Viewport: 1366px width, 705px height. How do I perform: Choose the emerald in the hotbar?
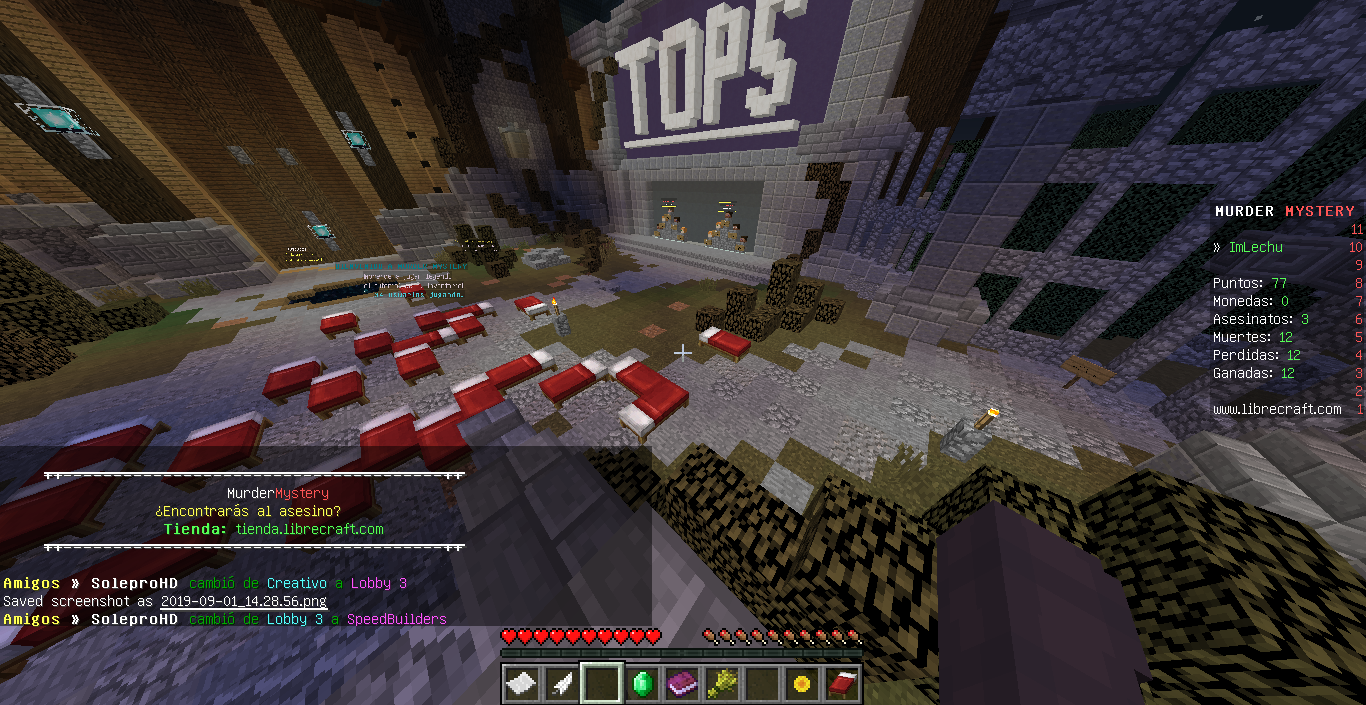(642, 684)
